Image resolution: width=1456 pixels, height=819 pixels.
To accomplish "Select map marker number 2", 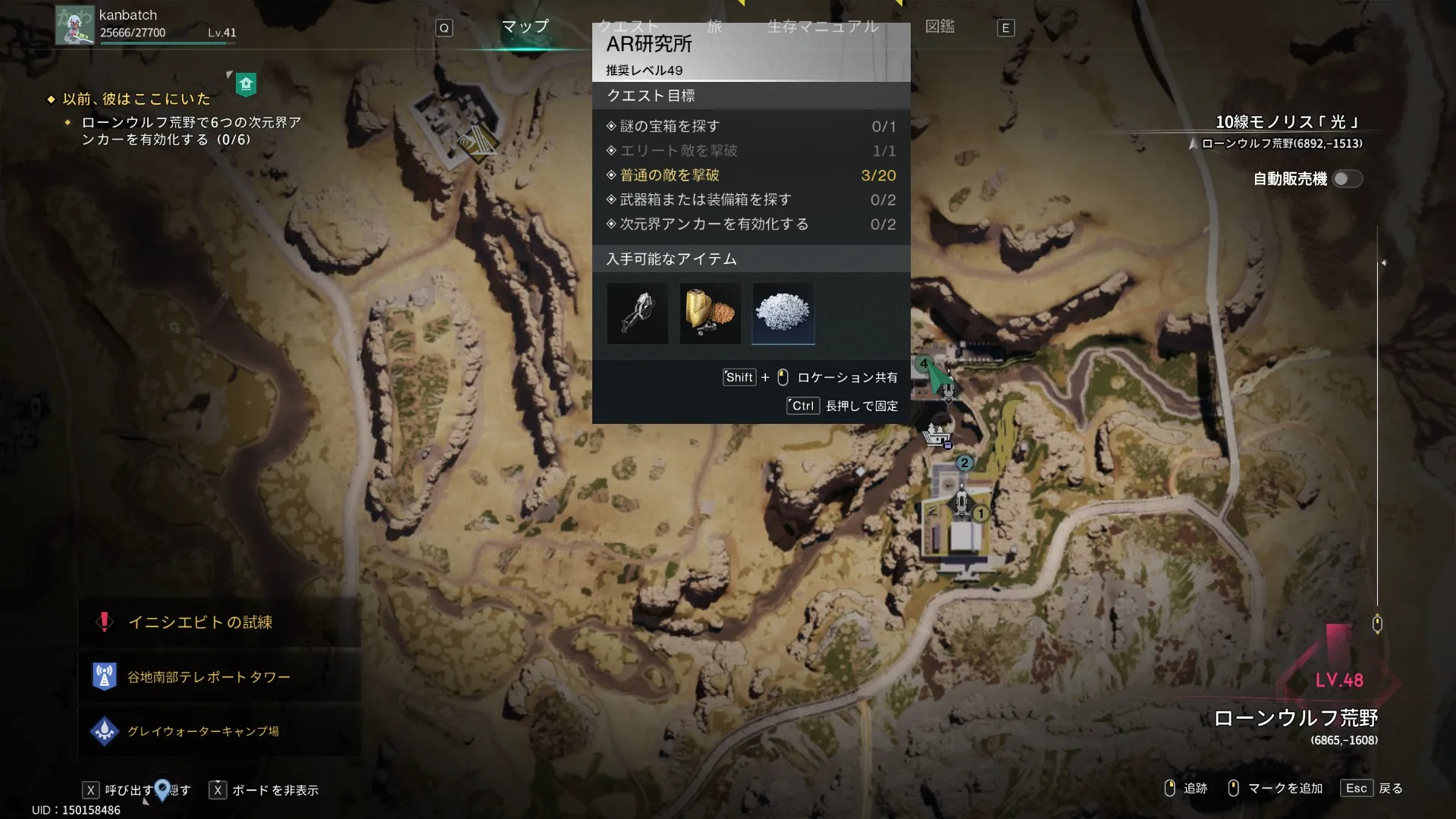I will coord(964,463).
